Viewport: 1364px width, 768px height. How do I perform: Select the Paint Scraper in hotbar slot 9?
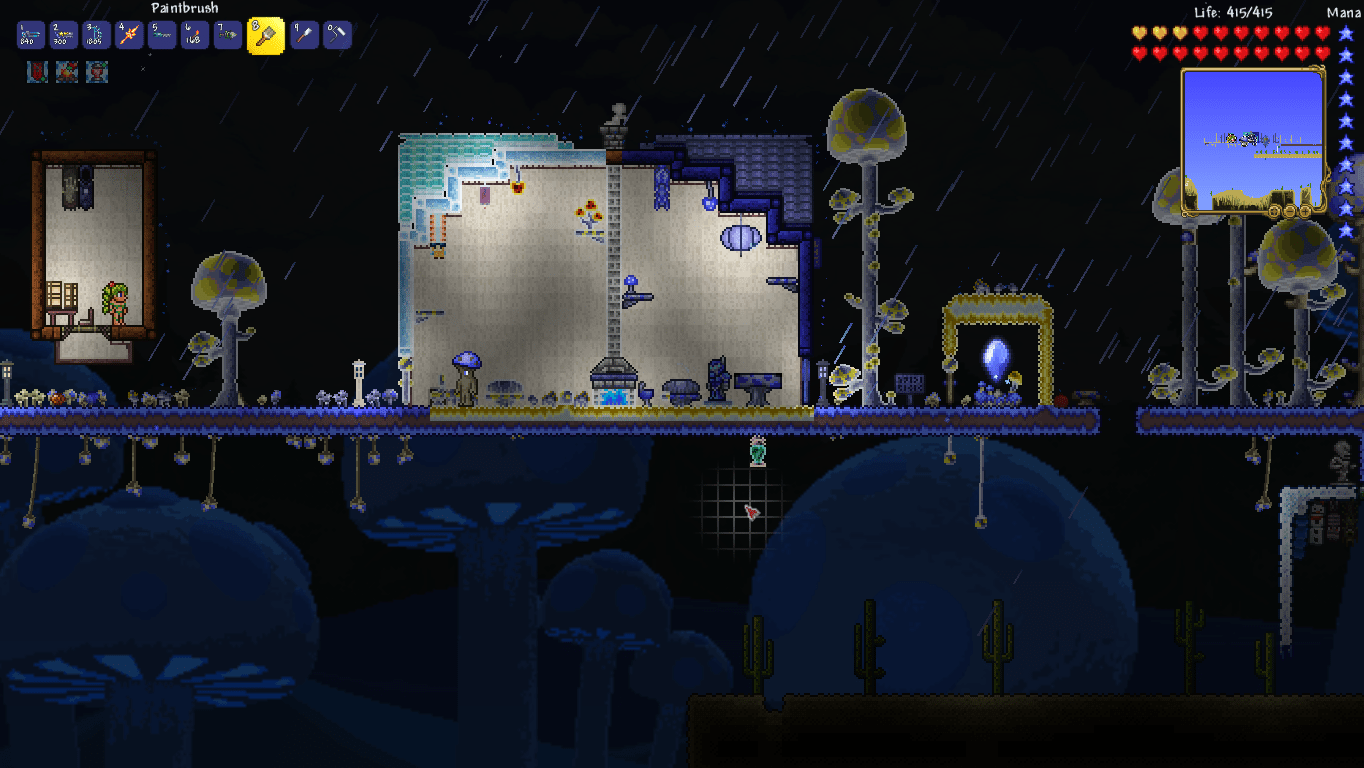click(303, 34)
